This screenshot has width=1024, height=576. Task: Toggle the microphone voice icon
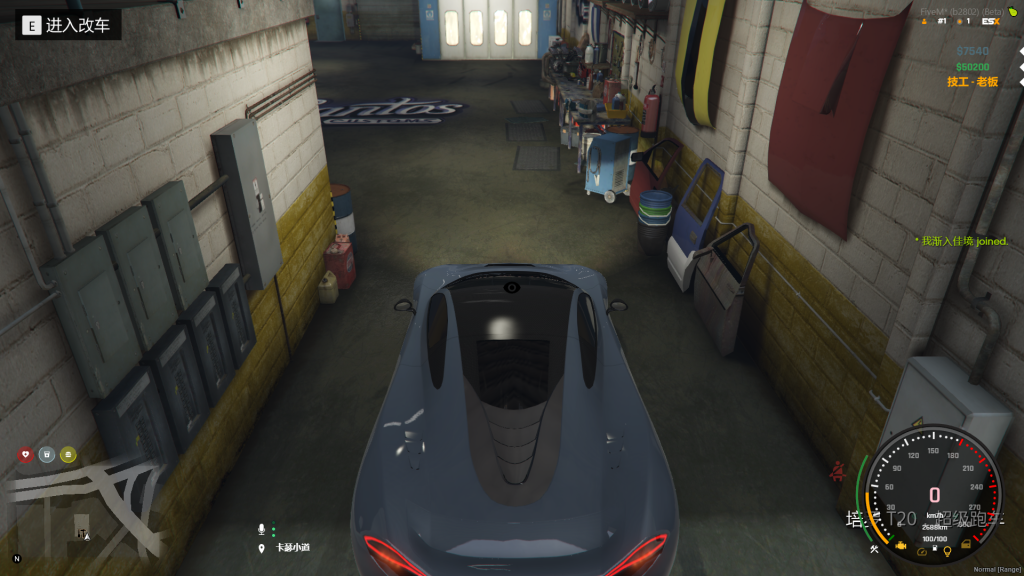262,528
